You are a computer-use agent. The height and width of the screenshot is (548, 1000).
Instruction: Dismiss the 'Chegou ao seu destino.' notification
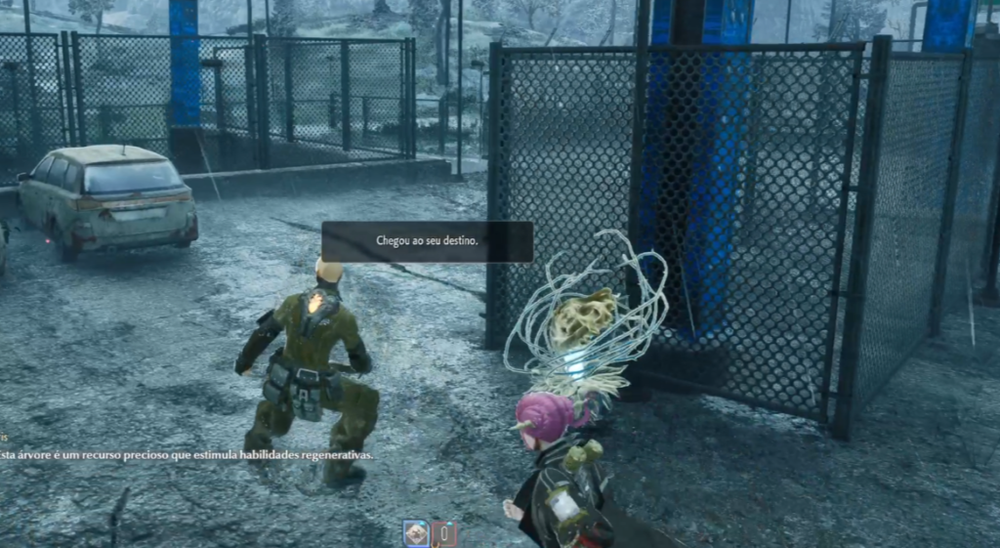(427, 241)
